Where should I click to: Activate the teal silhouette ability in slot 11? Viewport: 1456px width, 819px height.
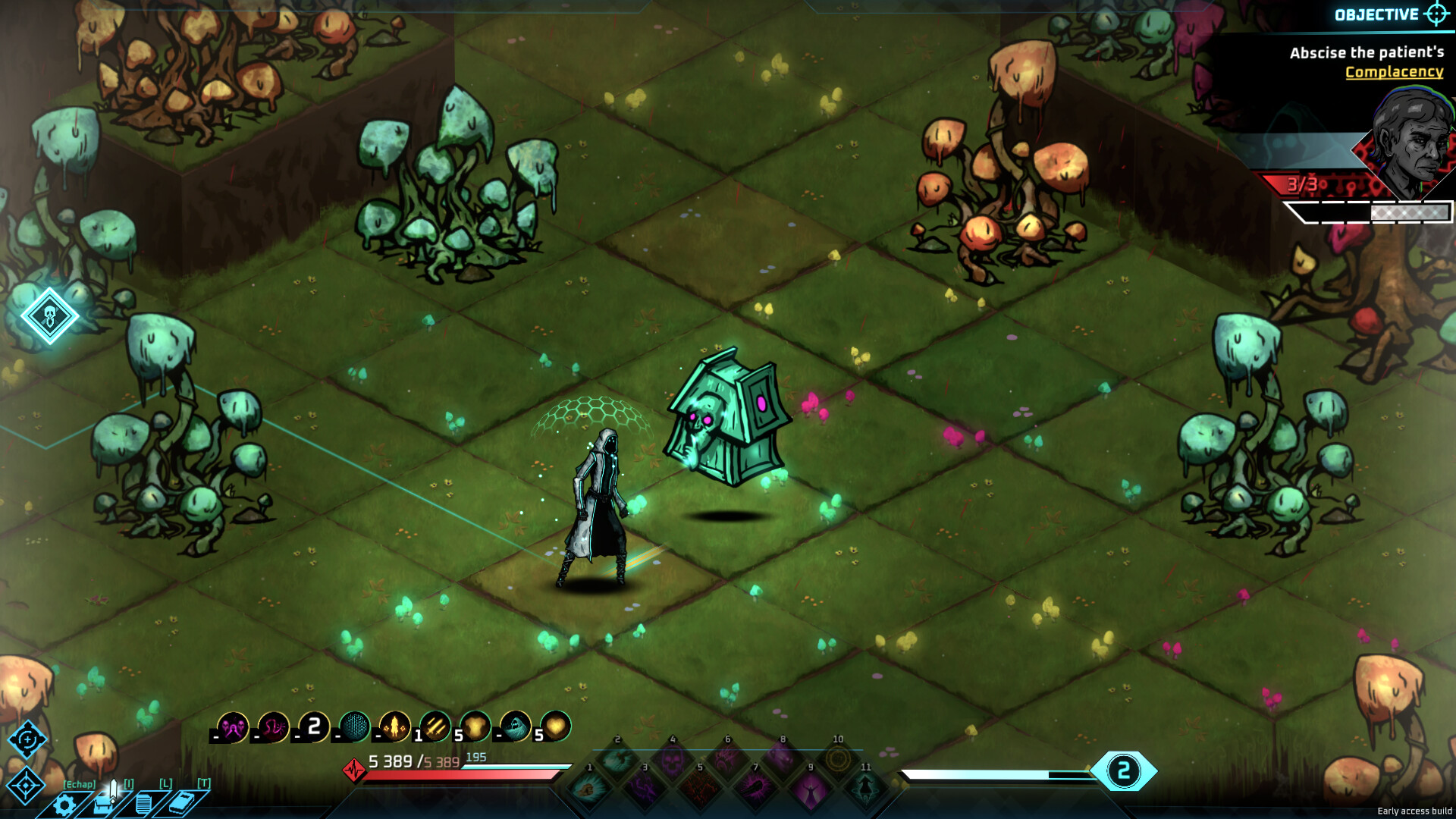click(864, 788)
